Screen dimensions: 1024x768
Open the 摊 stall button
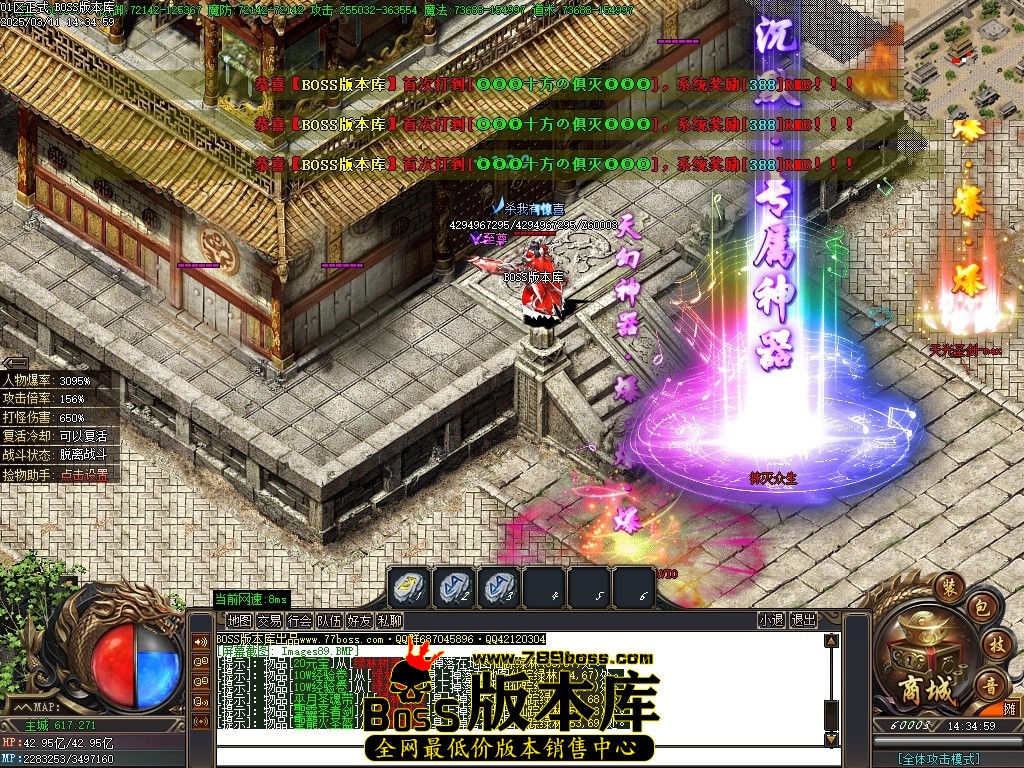coord(1010,708)
